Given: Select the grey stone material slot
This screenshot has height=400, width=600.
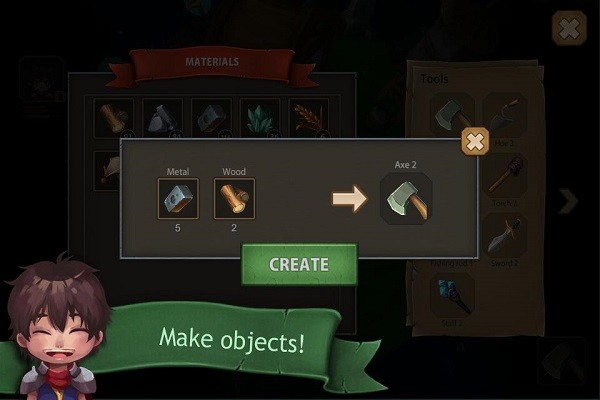Looking at the screenshot, I should (162, 117).
